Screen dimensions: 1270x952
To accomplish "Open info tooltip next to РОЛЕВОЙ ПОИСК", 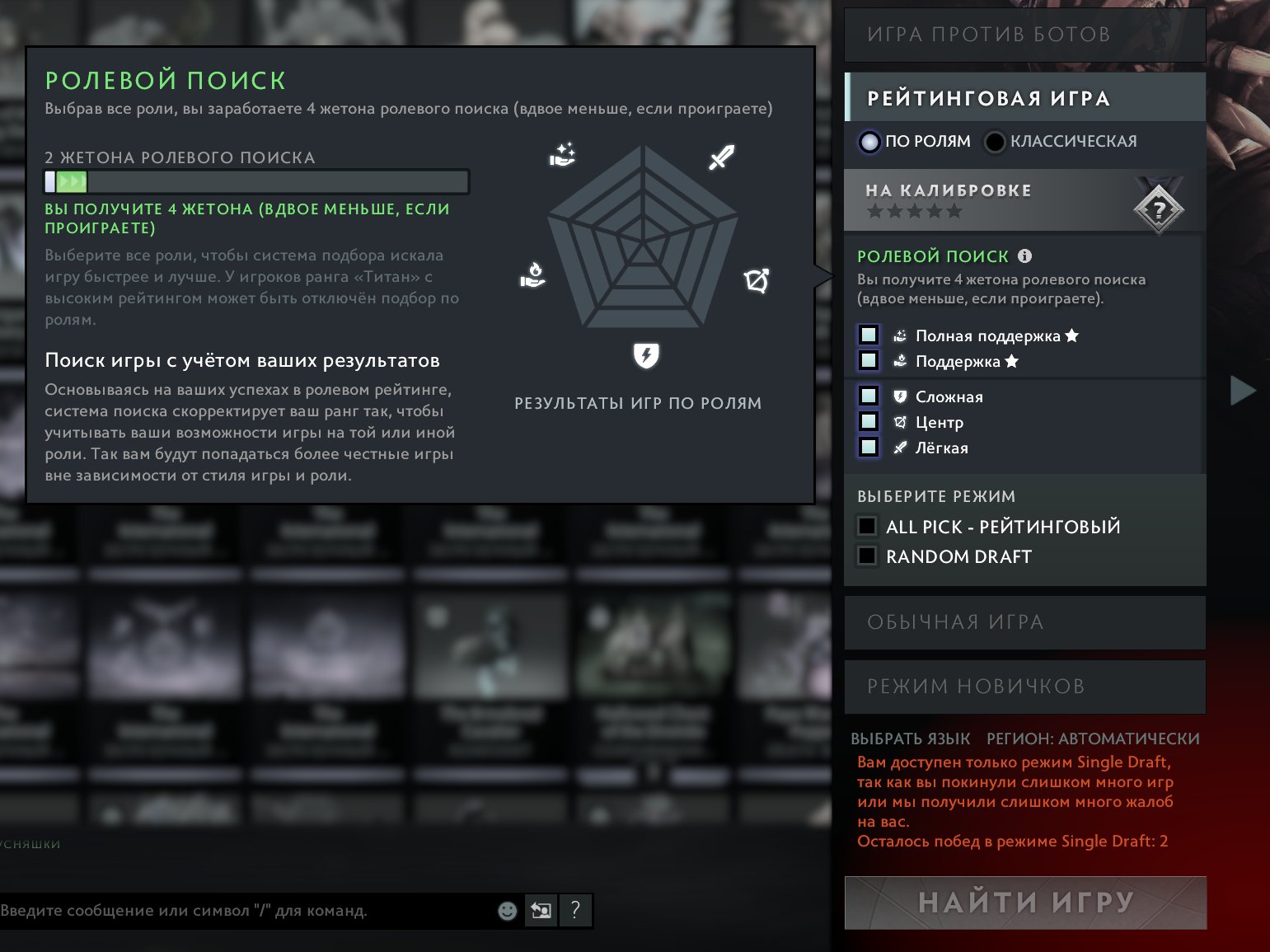I will tap(1024, 256).
